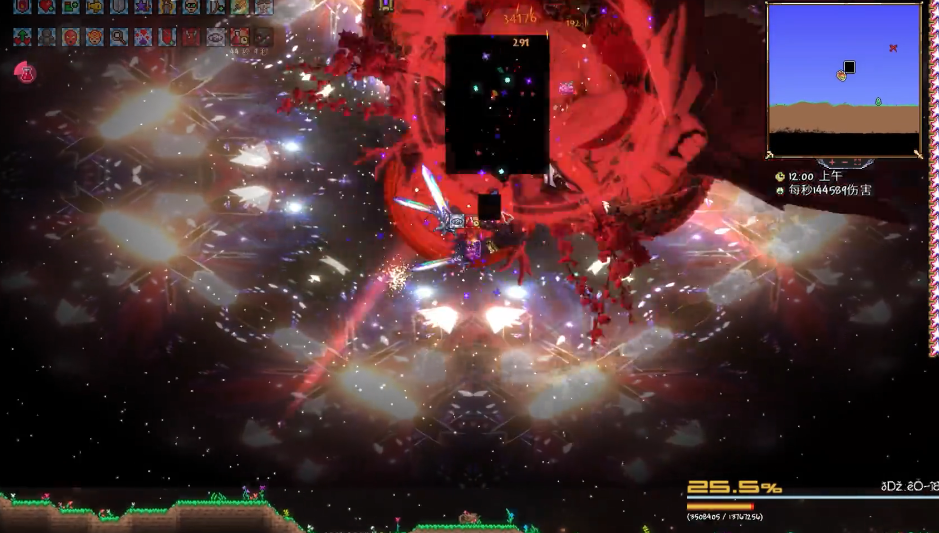Screen dimensions: 939x533
Task: Select the gray eye buff icon
Action: [215, 37]
